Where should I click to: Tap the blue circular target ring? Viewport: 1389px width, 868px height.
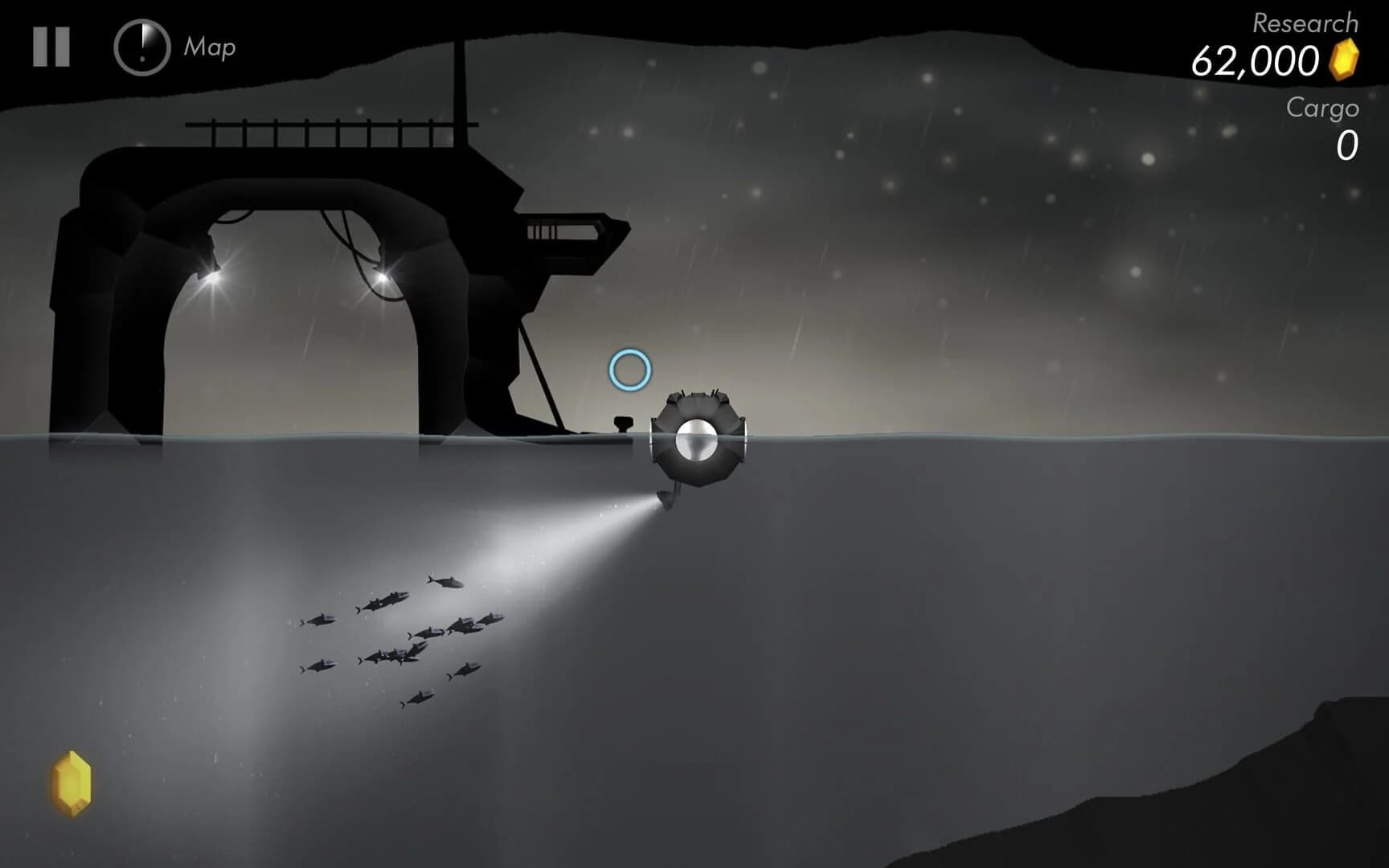tap(632, 370)
